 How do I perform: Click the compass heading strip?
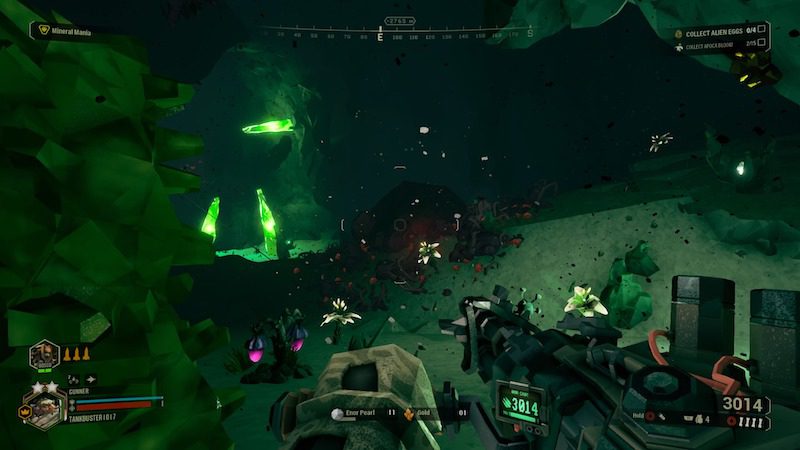pyautogui.click(x=398, y=33)
